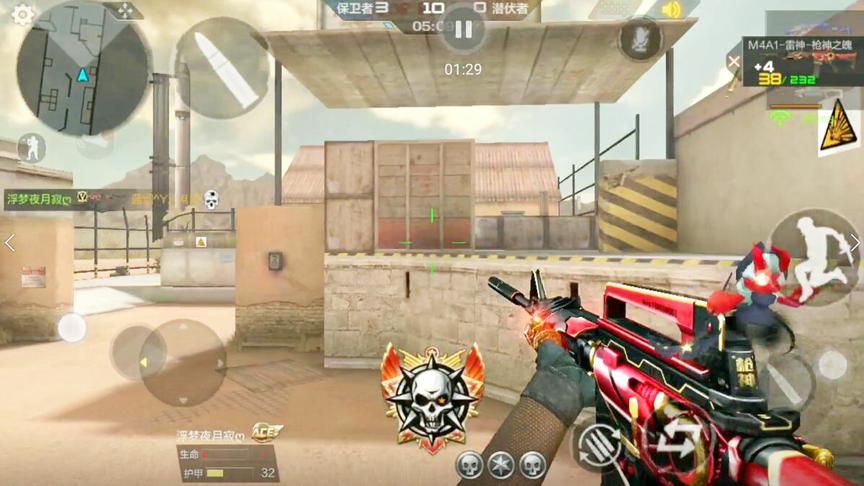Image resolution: width=864 pixels, height=486 pixels.
Task: Close the weapon panel with X
Action: (735, 62)
